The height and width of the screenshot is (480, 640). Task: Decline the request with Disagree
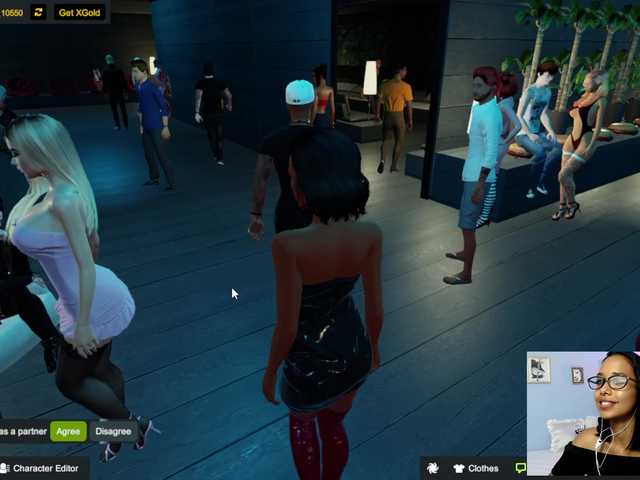113,432
